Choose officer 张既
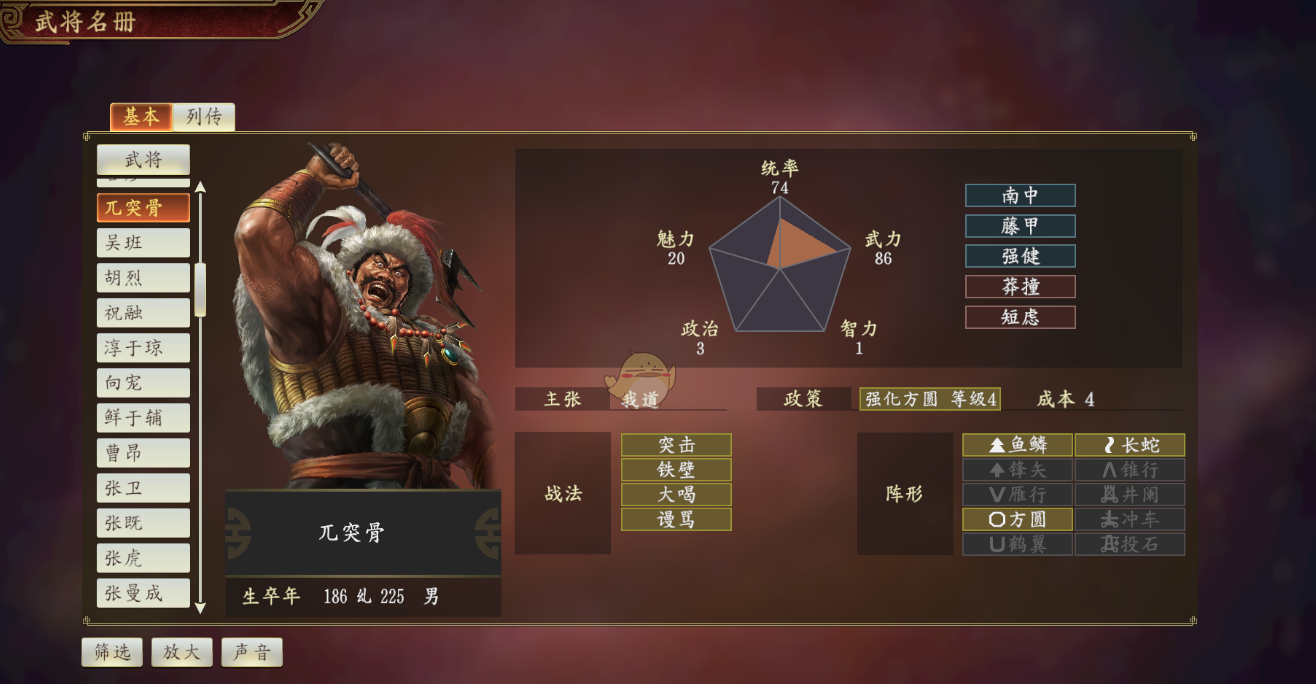Screen dimensions: 1316x684 click(x=143, y=523)
